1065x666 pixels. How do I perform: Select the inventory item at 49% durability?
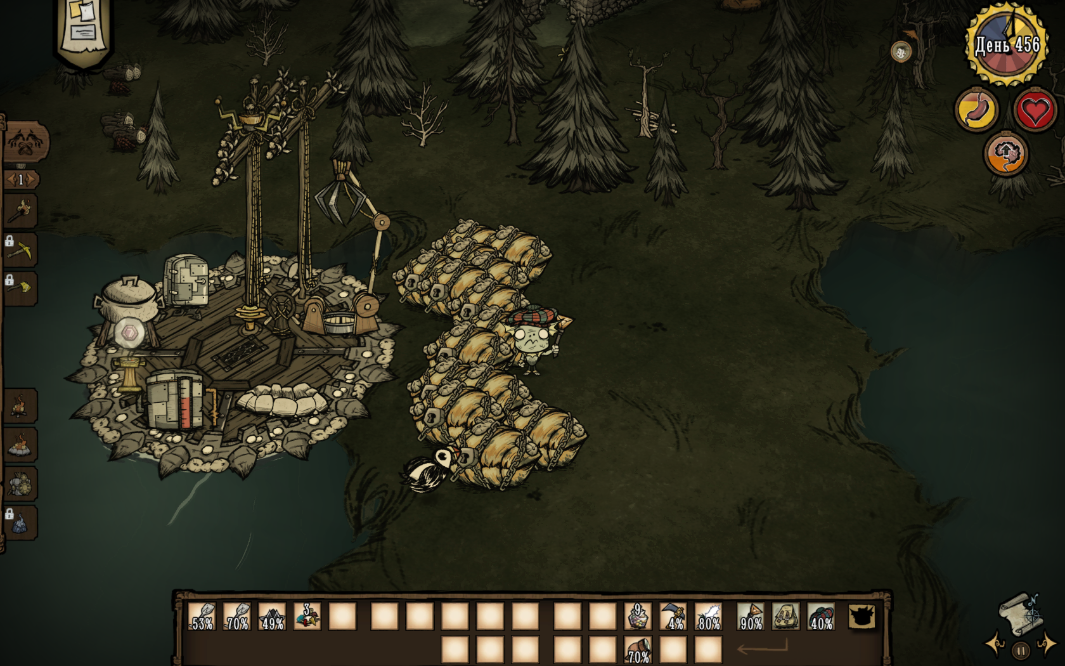[272, 616]
